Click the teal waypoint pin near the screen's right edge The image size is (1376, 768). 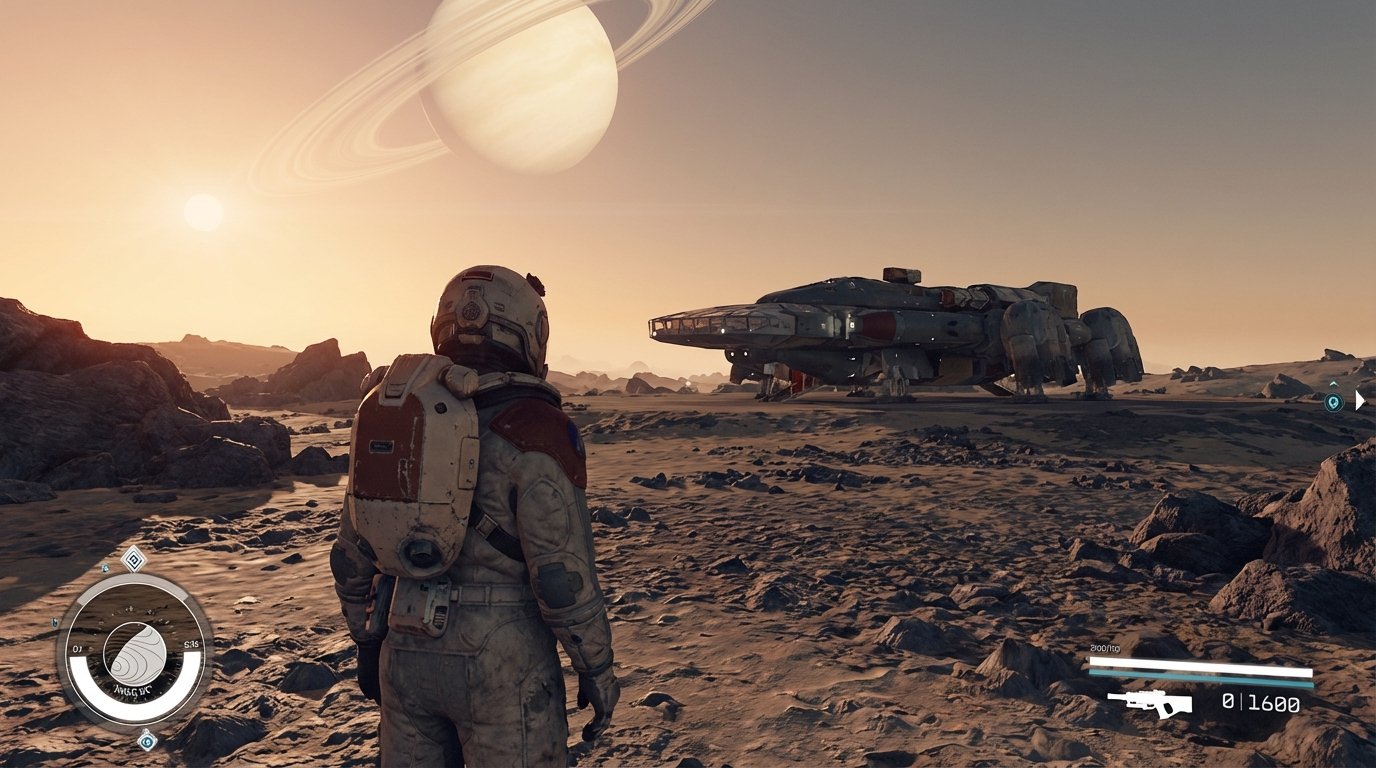(x=1333, y=401)
